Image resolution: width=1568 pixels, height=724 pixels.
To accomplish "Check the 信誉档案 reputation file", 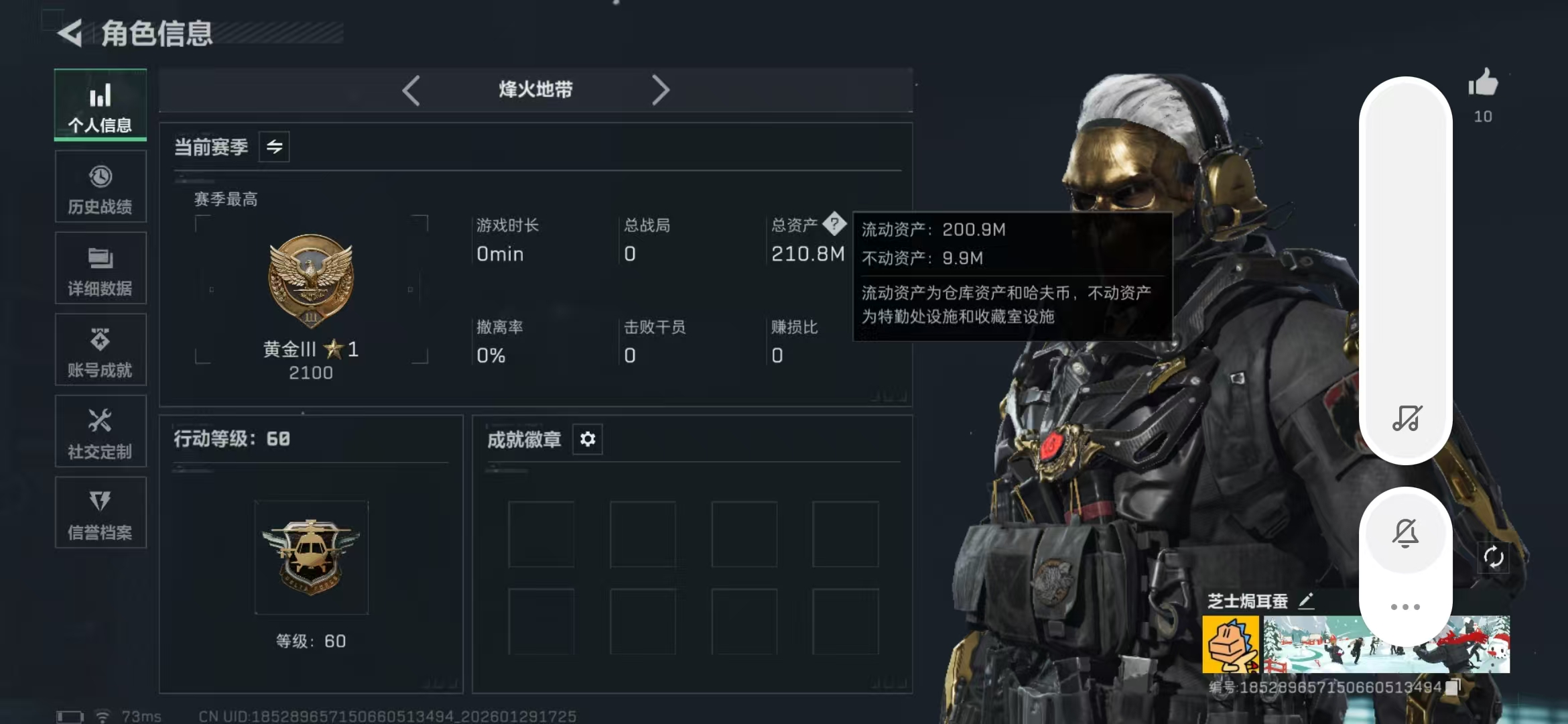I will (x=100, y=514).
